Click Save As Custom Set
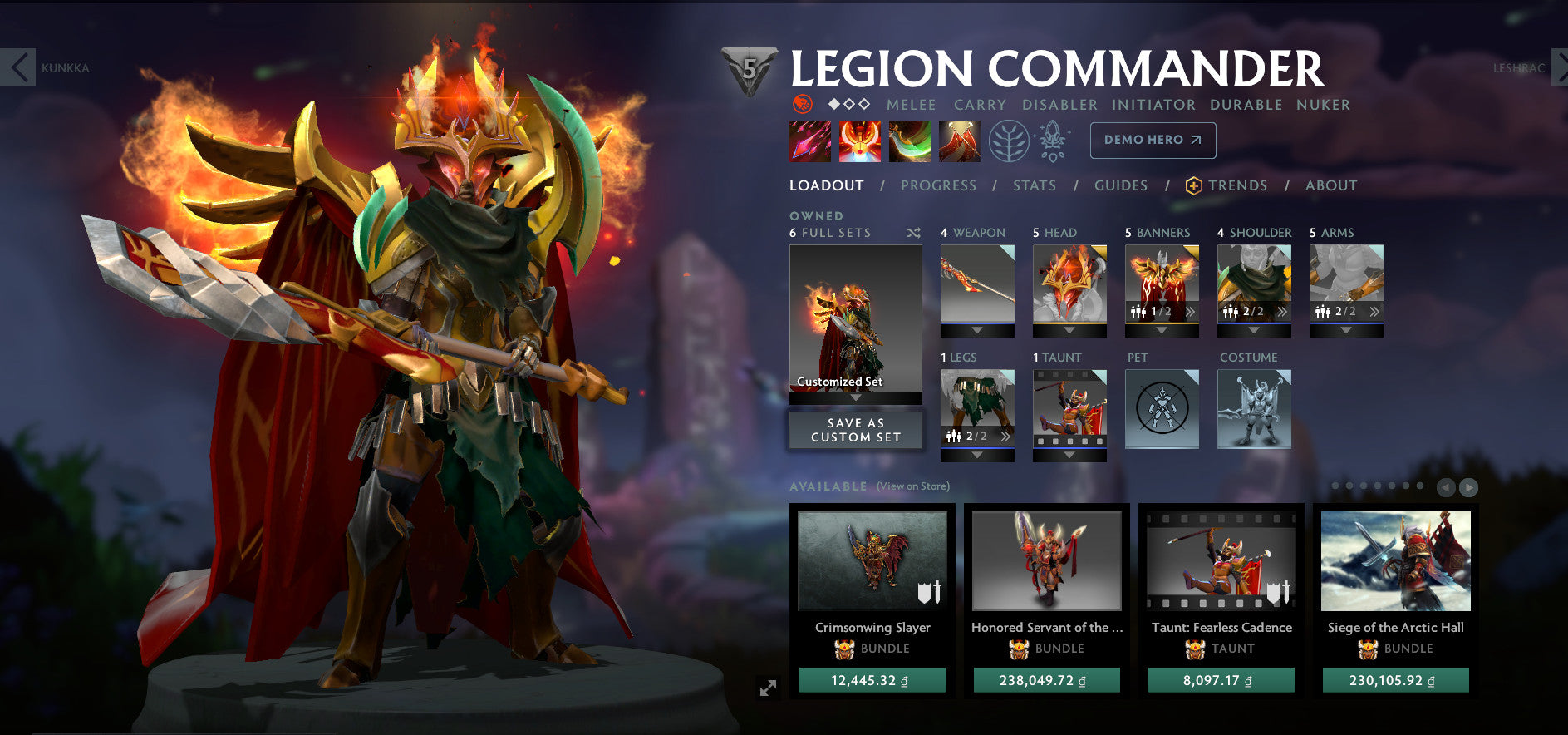The image size is (1568, 735). click(855, 430)
